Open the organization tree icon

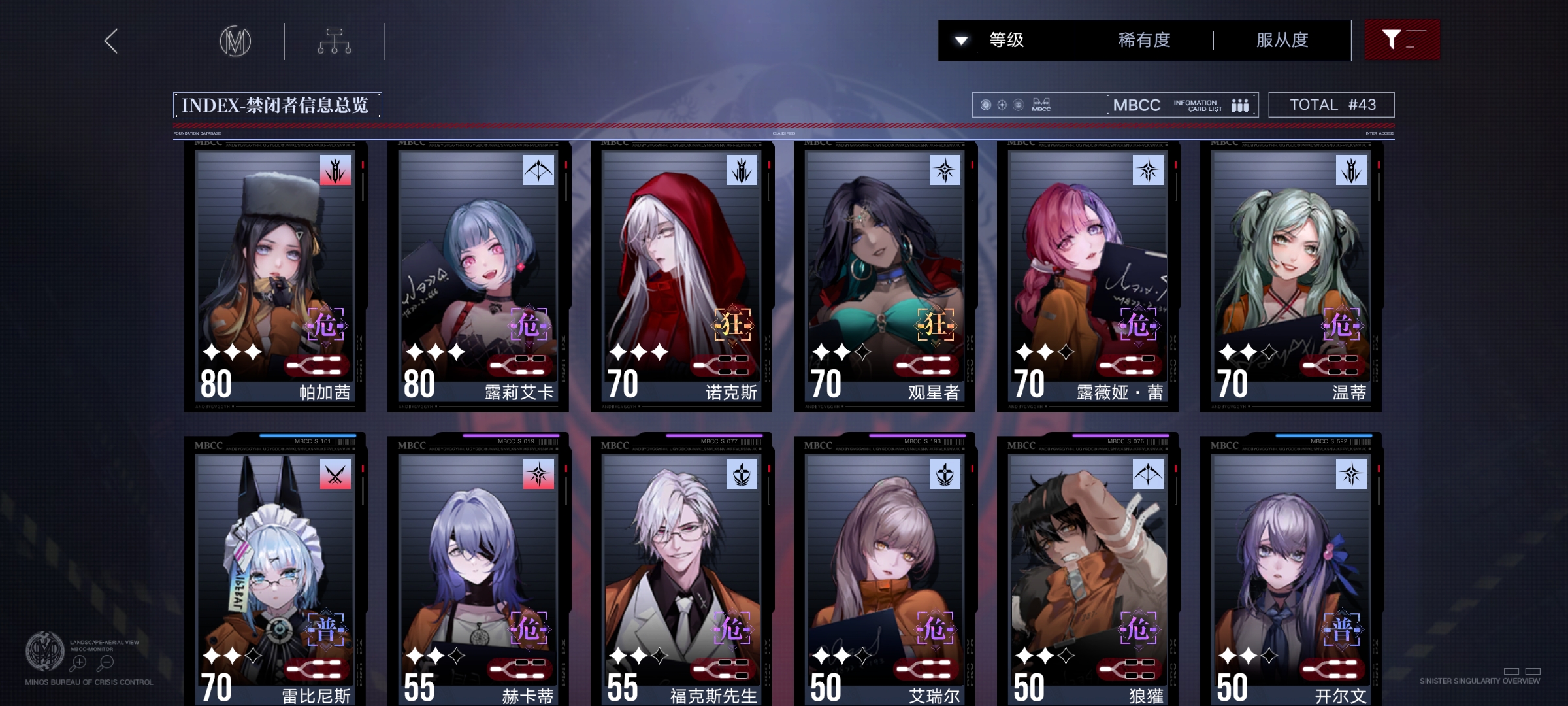[335, 41]
